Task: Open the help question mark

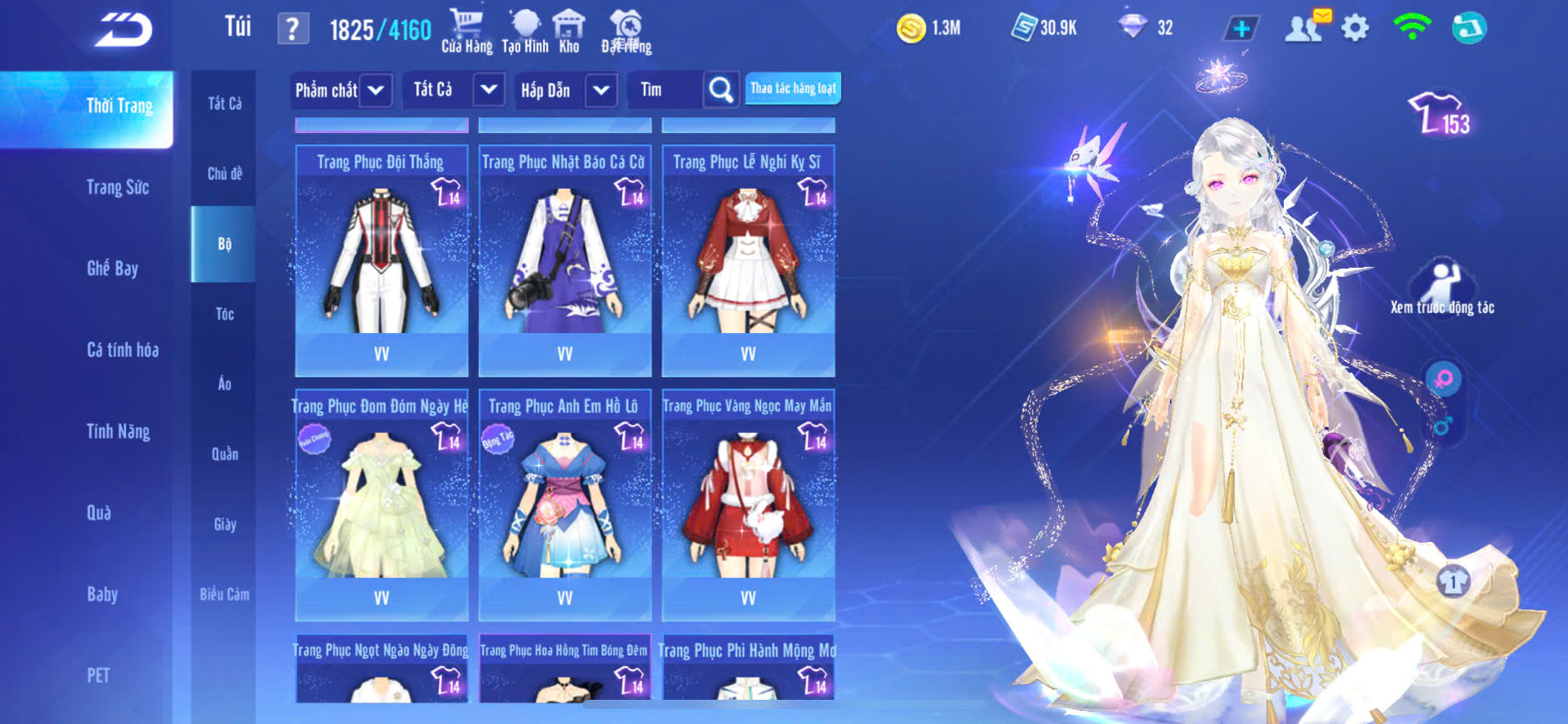Action: click(292, 29)
